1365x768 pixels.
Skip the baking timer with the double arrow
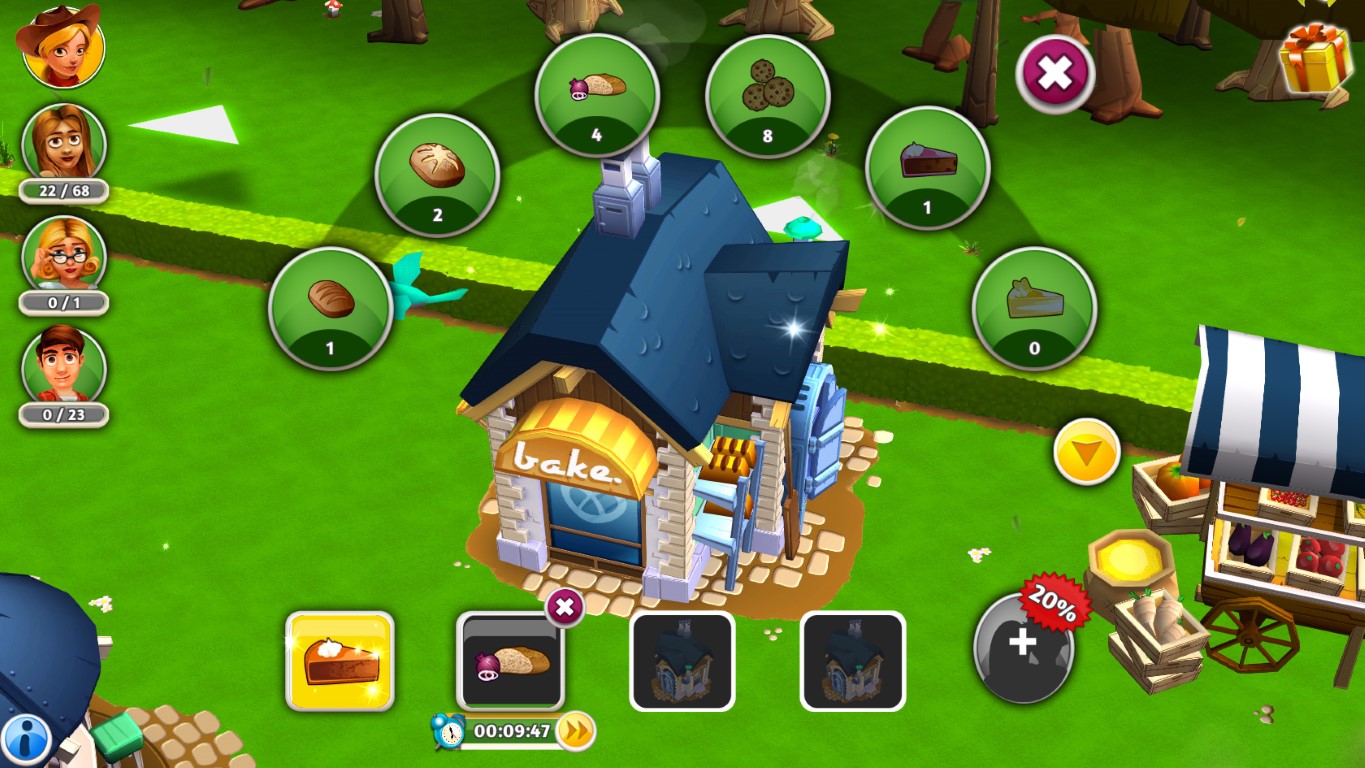(x=572, y=731)
